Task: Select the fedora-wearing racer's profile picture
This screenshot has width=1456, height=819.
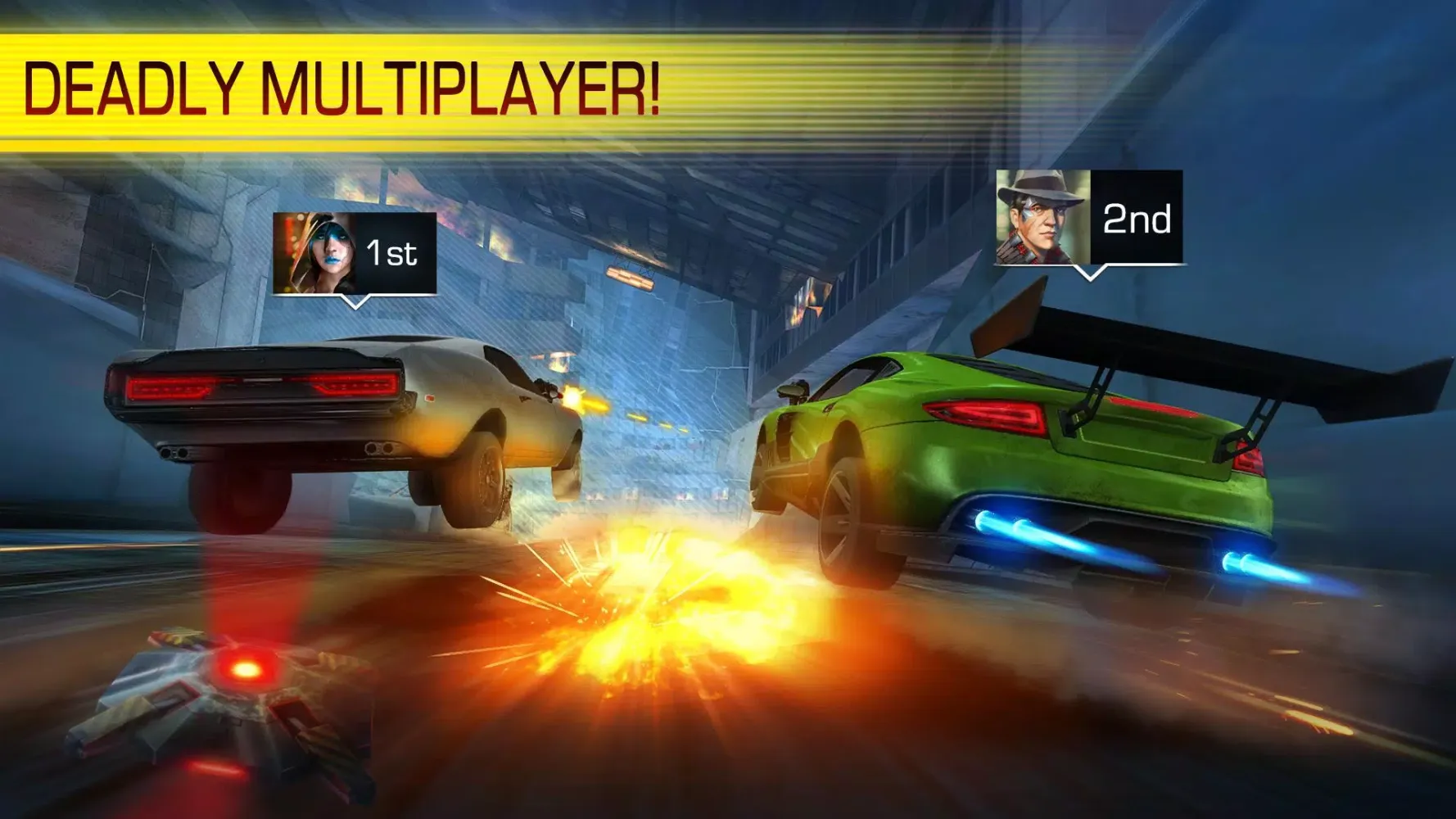Action: click(x=1041, y=215)
